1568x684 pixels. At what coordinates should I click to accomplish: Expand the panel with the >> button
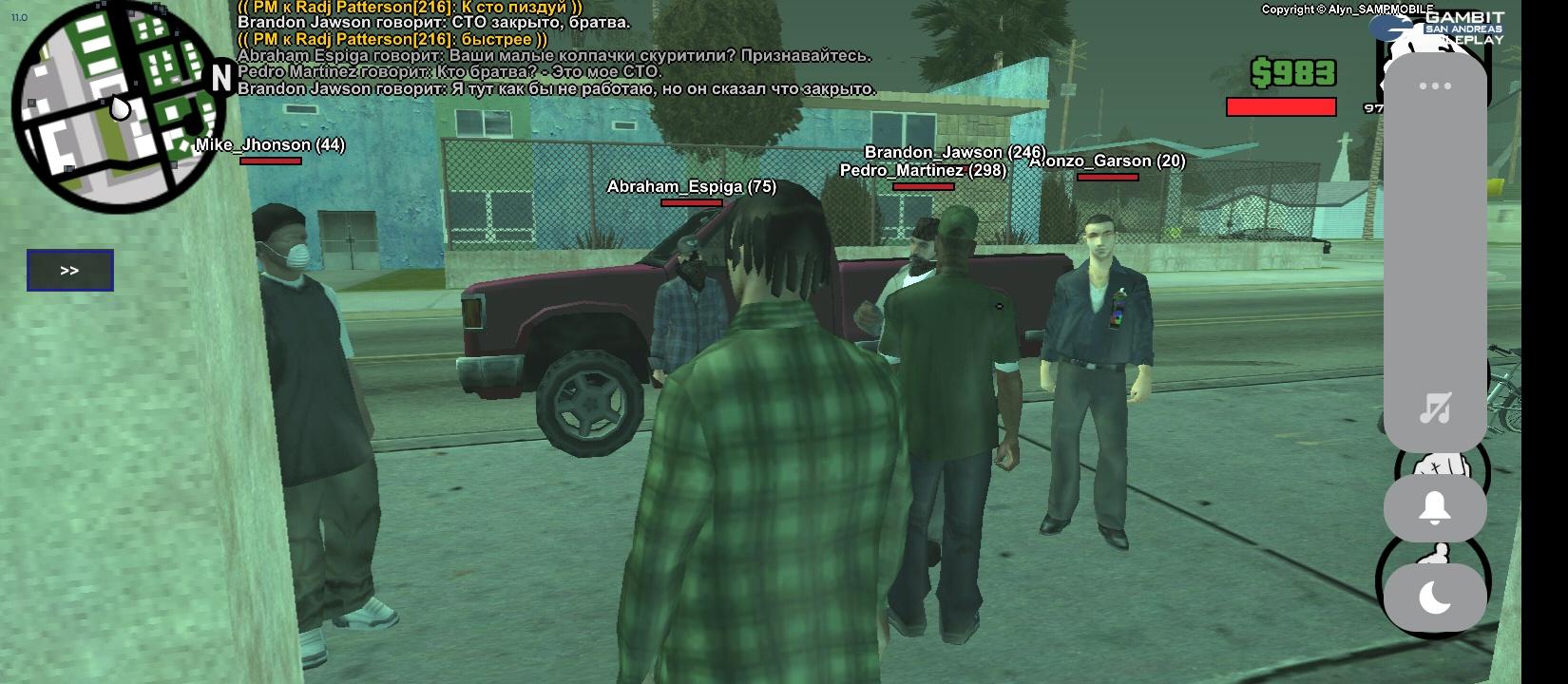70,271
